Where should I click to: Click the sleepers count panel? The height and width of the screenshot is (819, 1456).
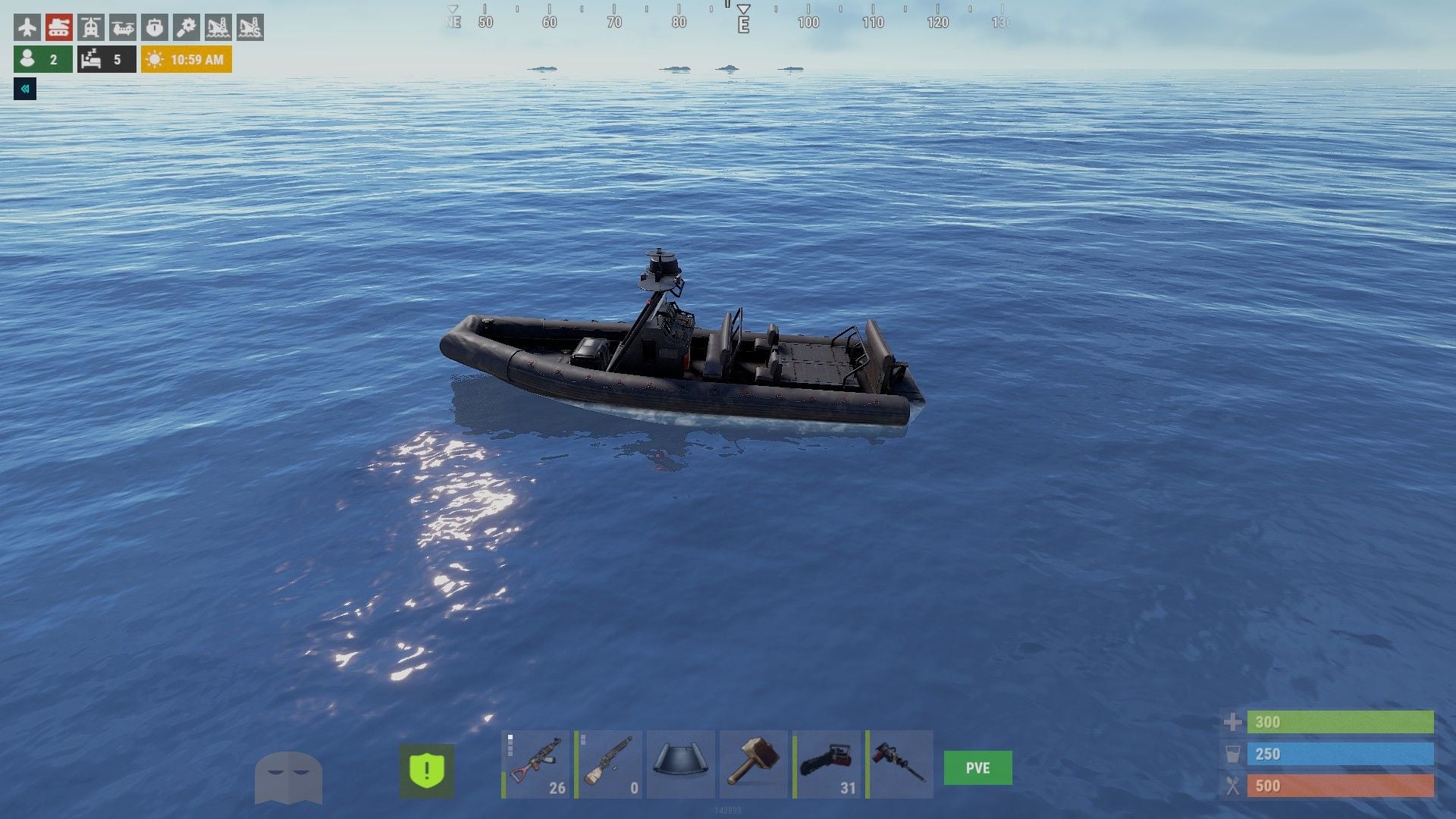(x=106, y=59)
